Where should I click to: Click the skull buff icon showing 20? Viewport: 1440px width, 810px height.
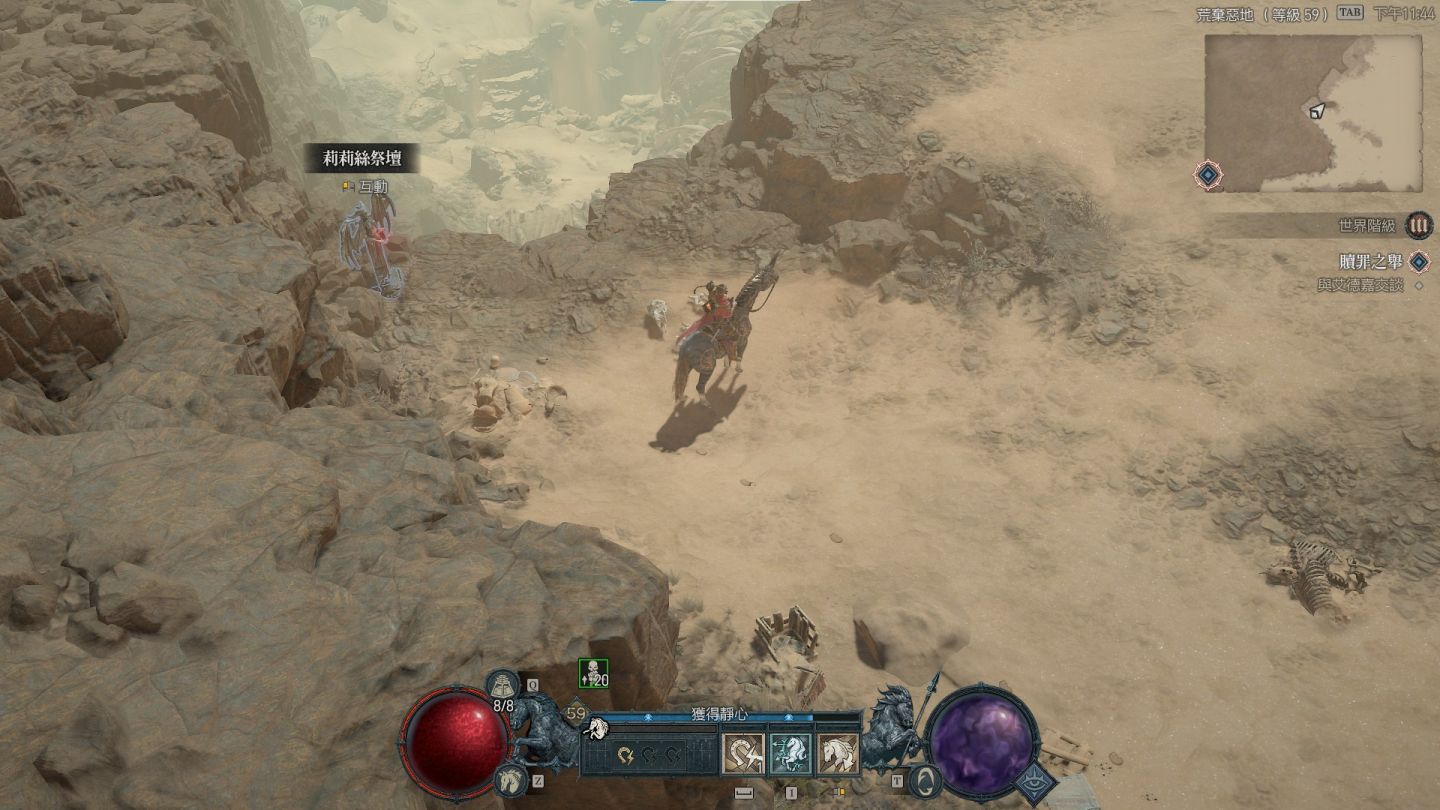click(593, 674)
